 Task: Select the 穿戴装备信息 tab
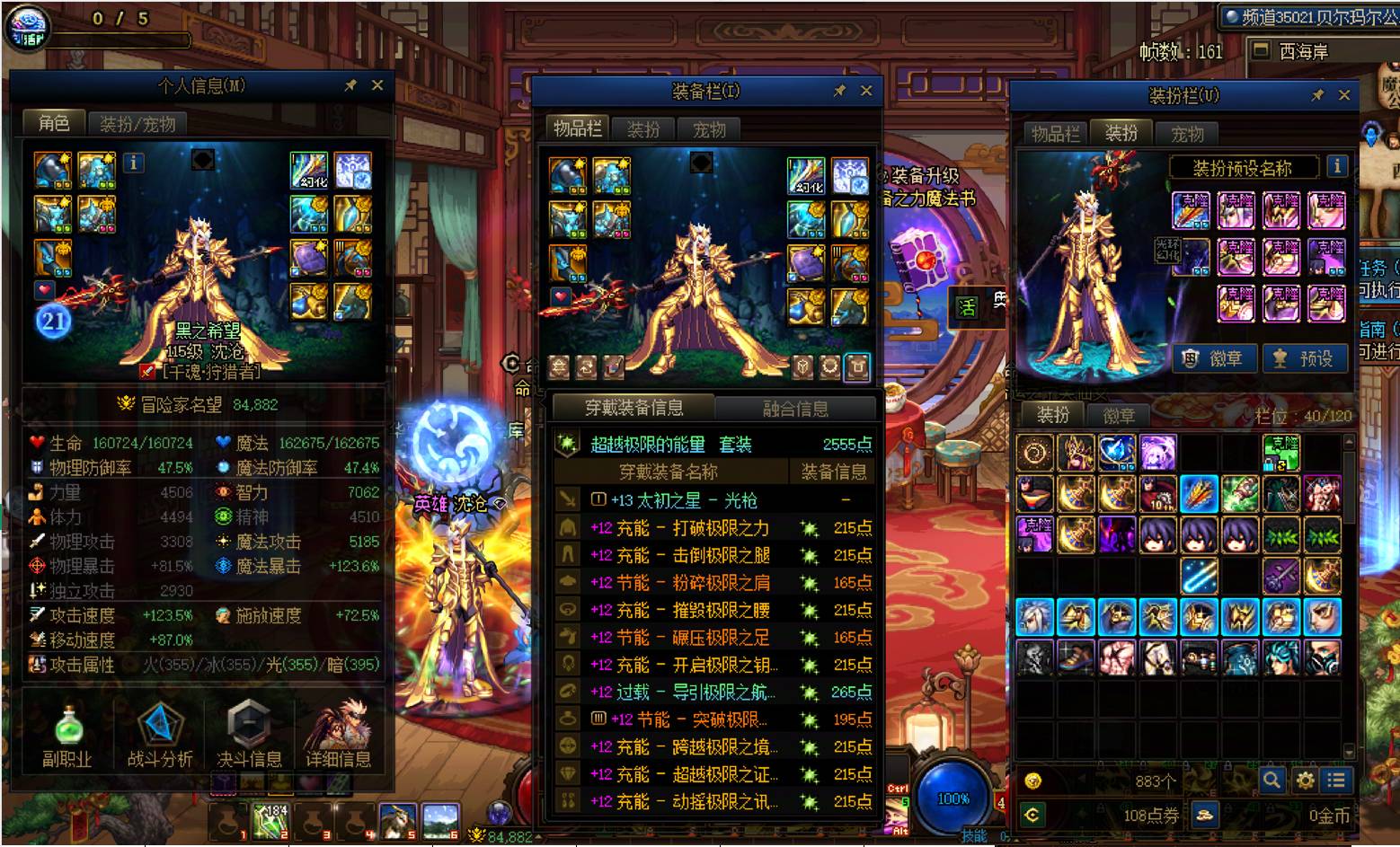click(634, 408)
